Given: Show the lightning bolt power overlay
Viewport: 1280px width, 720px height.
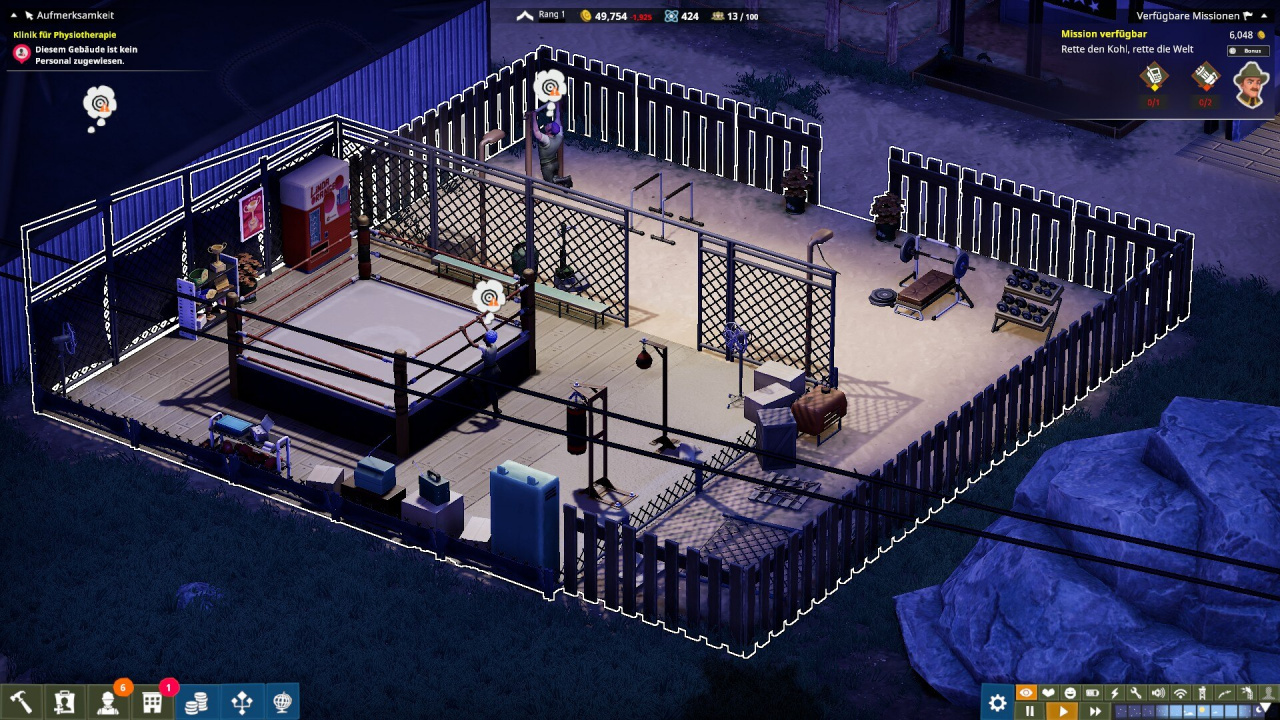Looking at the screenshot, I should [1114, 693].
